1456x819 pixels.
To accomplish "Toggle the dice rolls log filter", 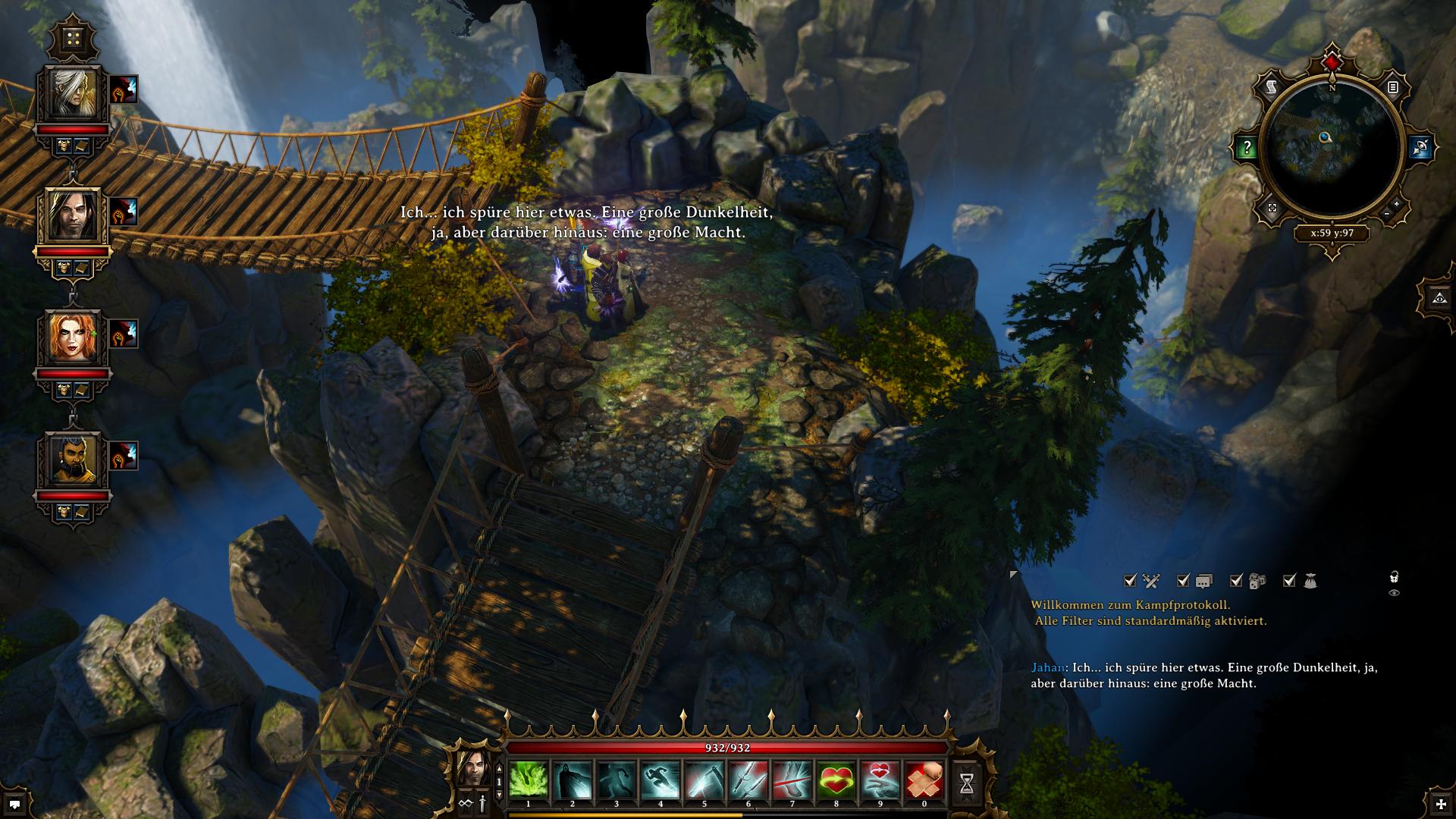I will 1237,581.
